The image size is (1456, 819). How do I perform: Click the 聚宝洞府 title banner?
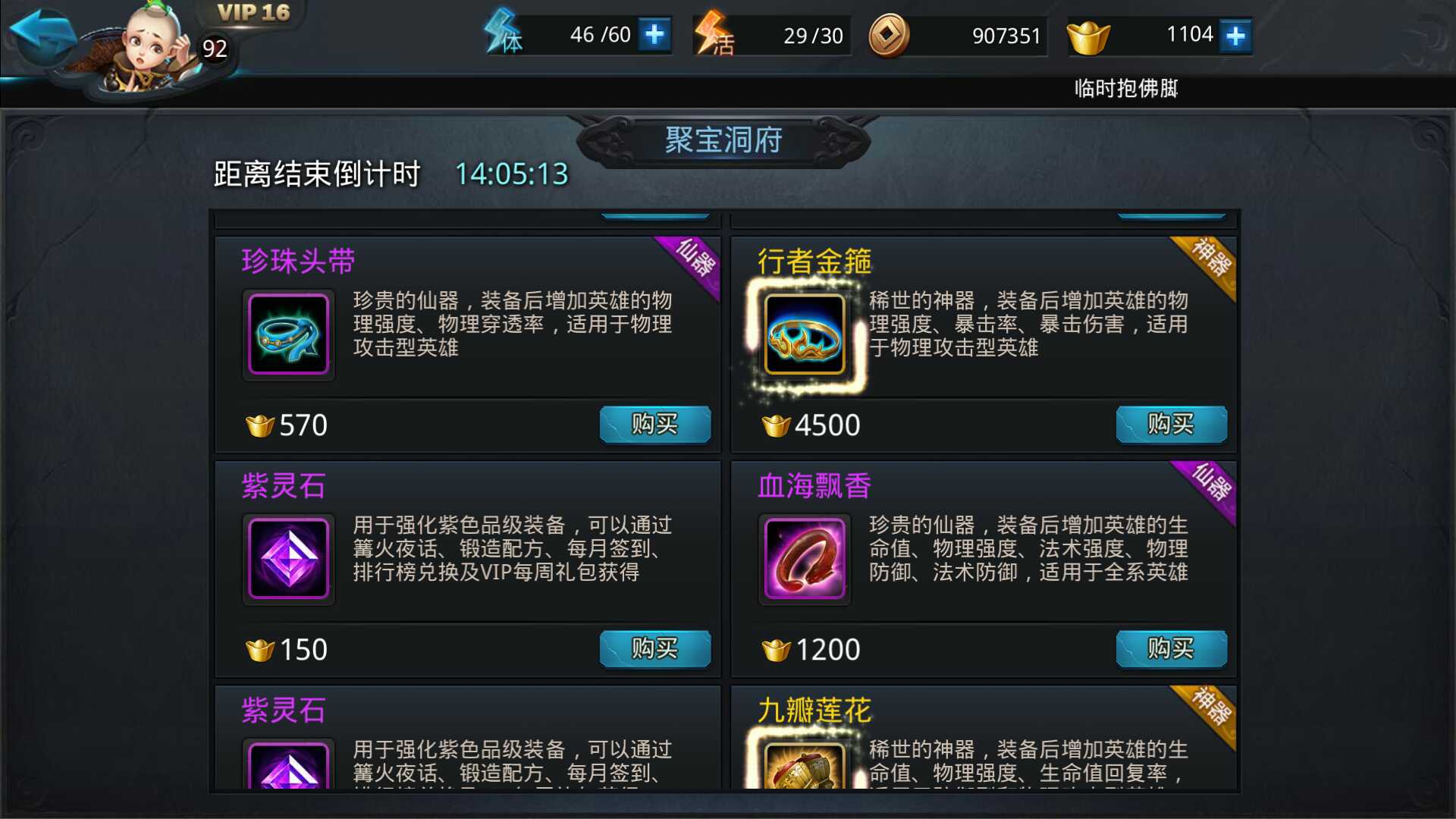pos(722,140)
